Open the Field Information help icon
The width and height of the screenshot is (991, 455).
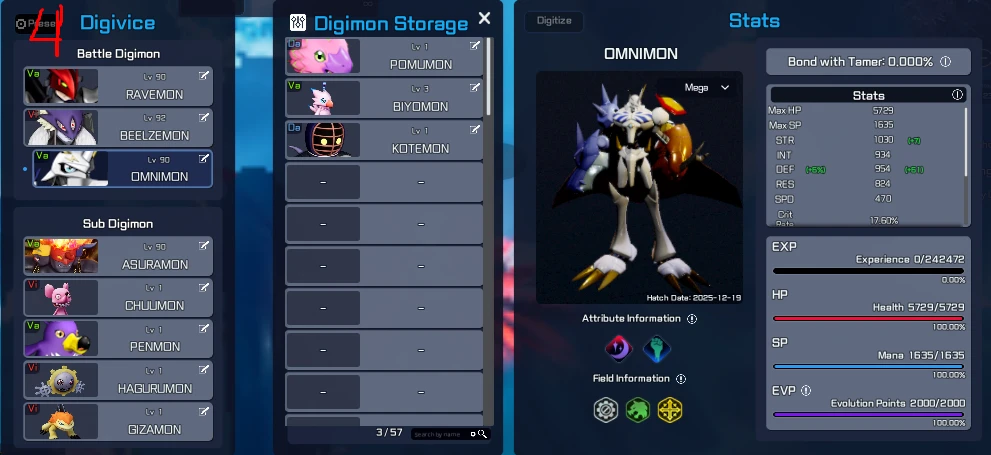(x=681, y=379)
